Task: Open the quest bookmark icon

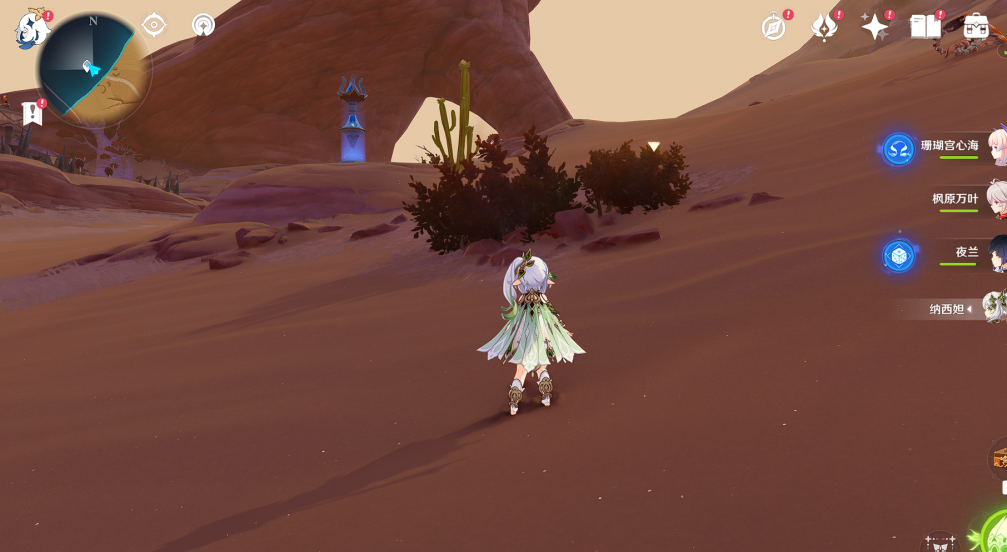Action: click(33, 113)
